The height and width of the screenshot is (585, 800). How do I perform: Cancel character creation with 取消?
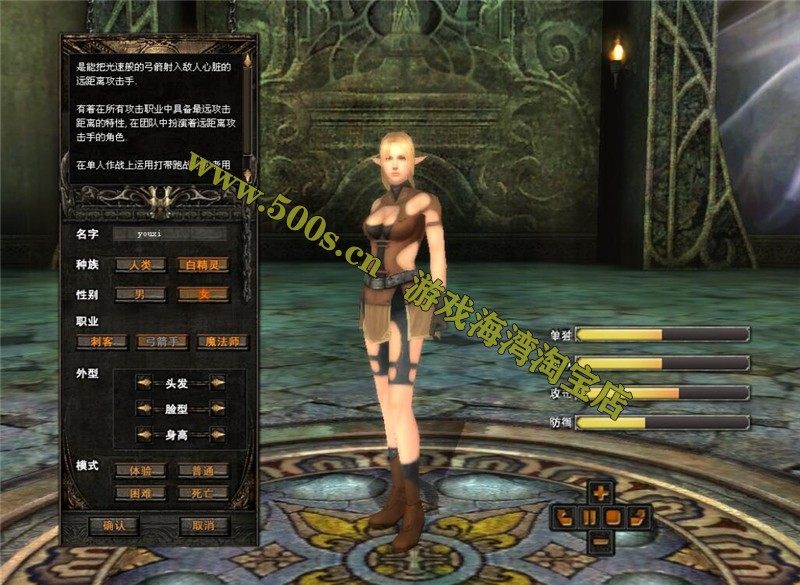click(203, 525)
